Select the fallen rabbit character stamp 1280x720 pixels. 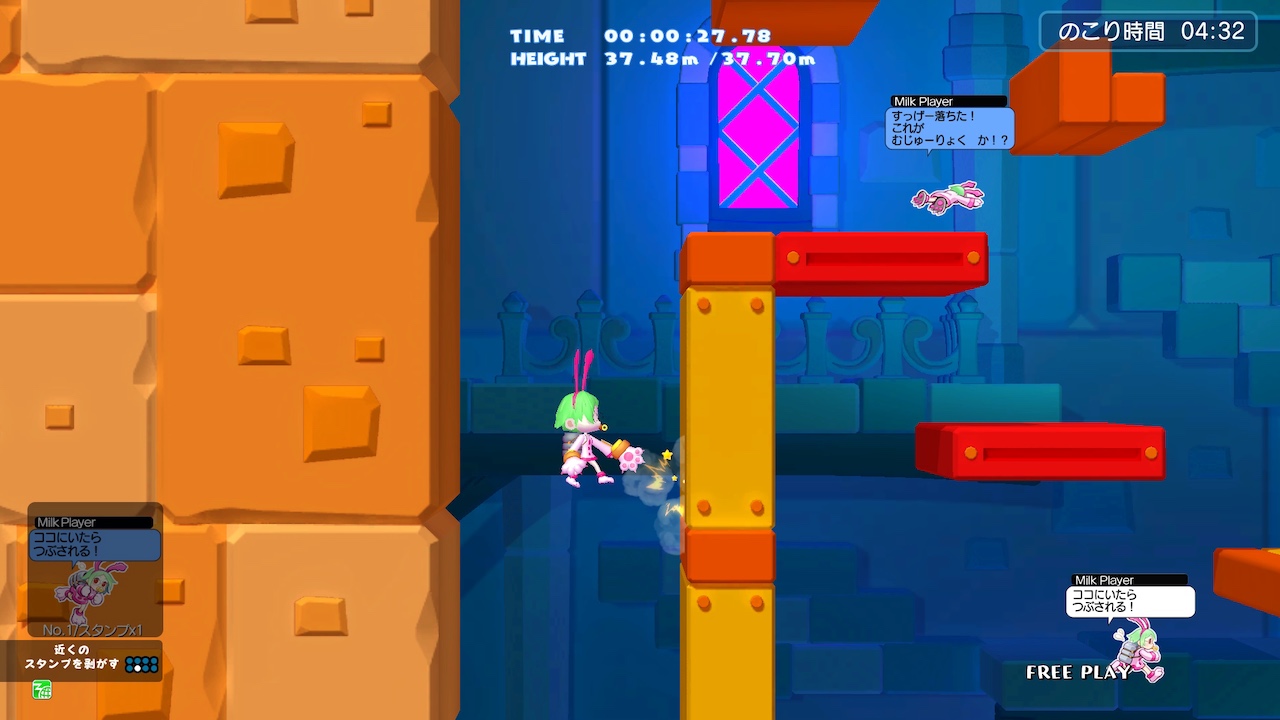(945, 197)
